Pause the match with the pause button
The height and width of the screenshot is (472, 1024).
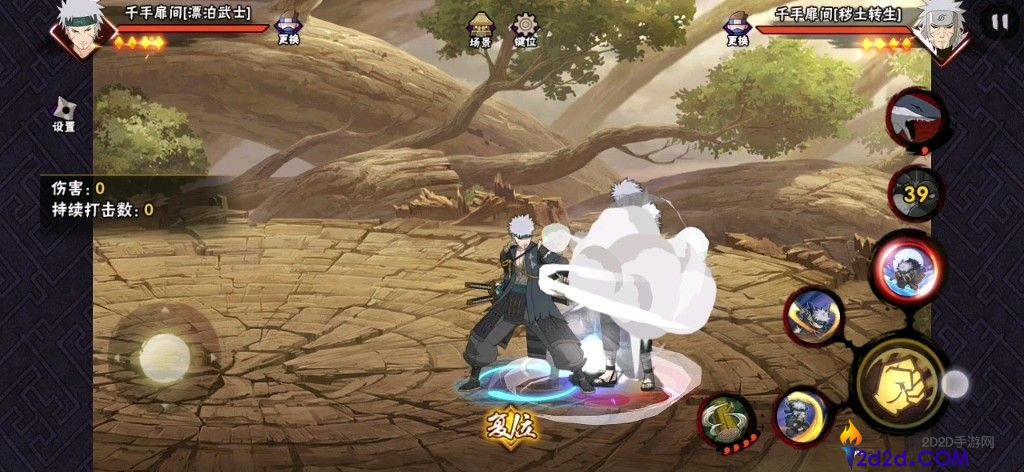pyautogui.click(x=998, y=21)
